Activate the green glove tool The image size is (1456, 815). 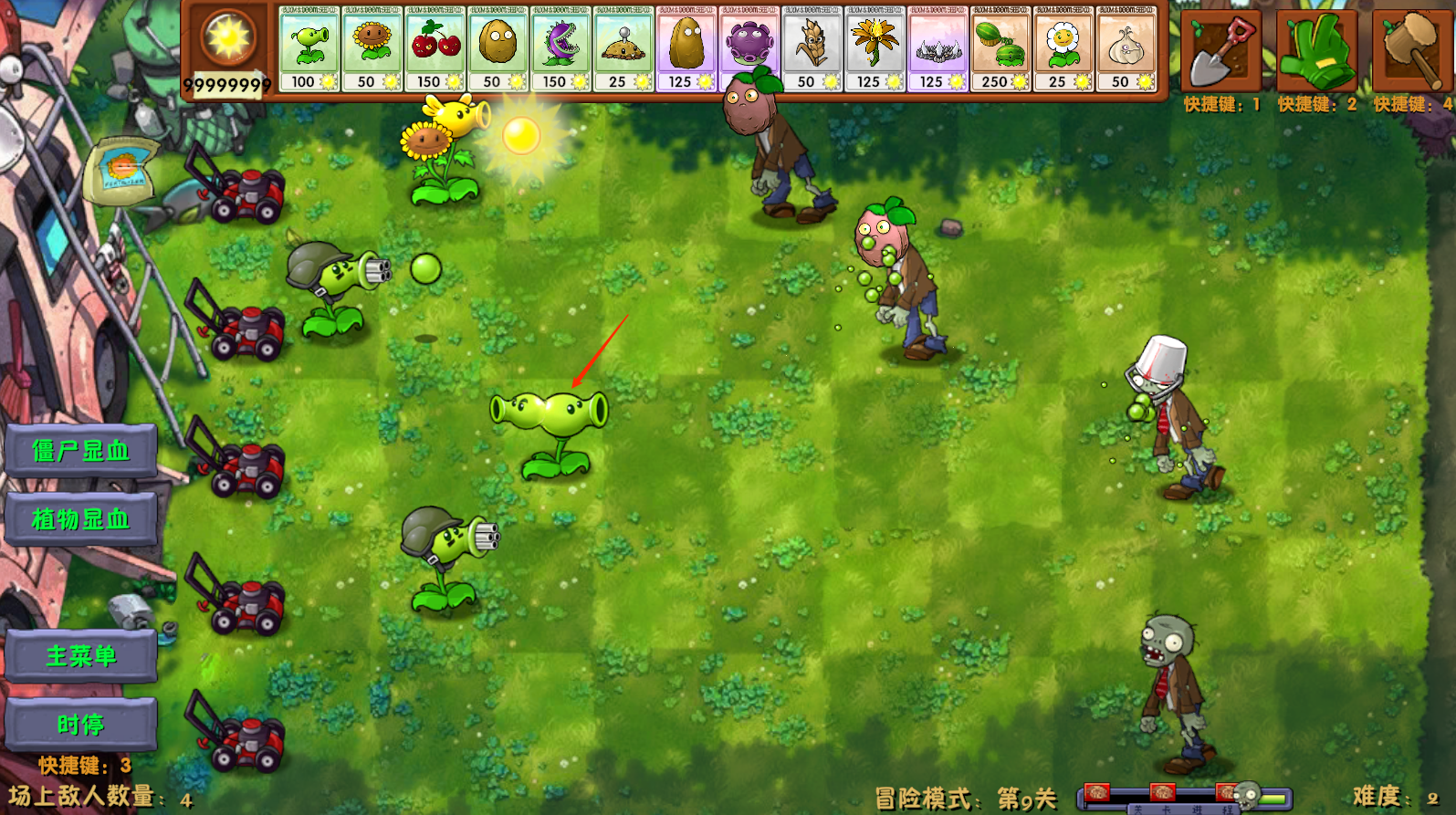pos(1315,51)
